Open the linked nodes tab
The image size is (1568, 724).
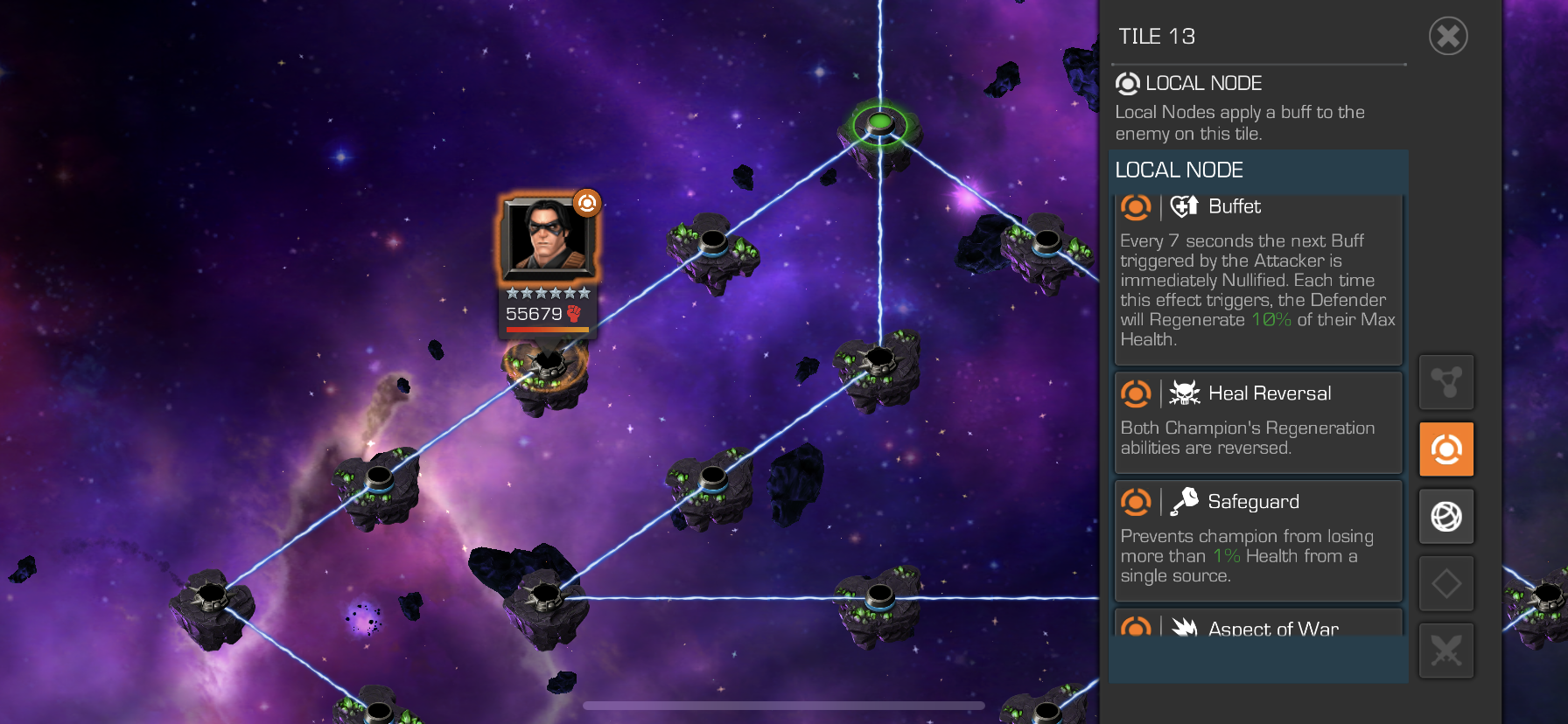[1446, 382]
